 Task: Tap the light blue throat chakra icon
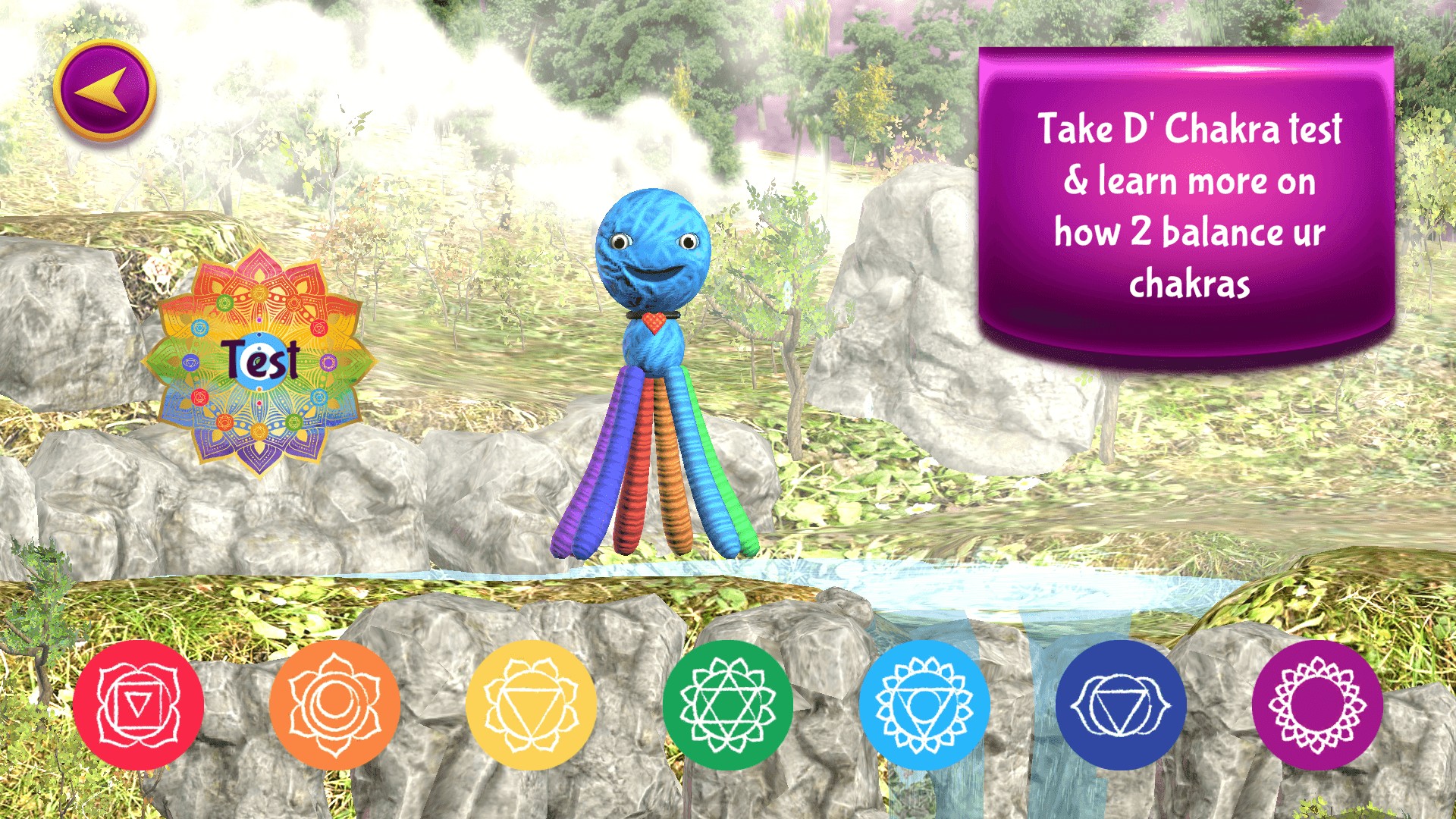pyautogui.click(x=924, y=705)
